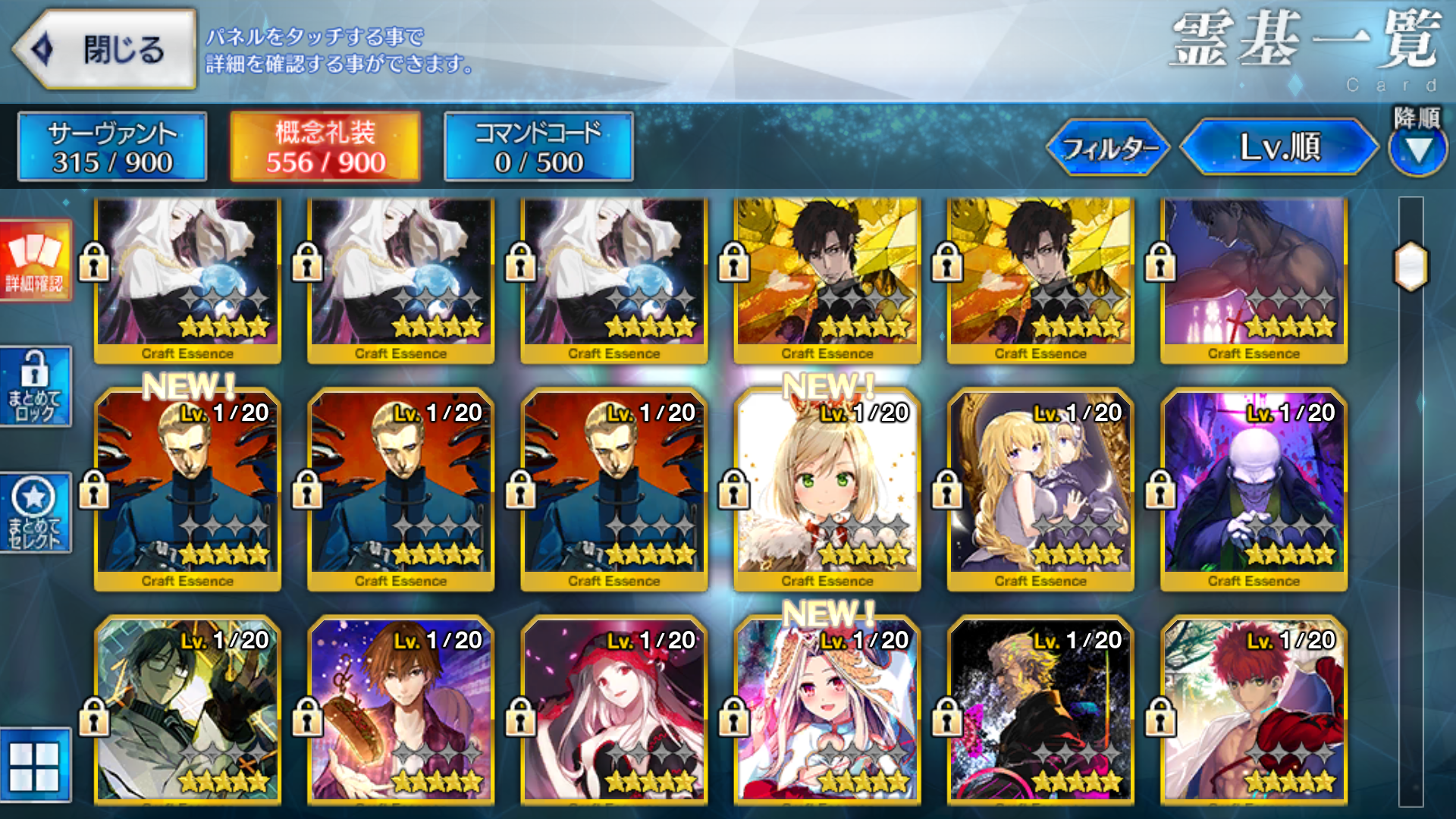
Task: Select the 概念礼装 tab
Action: 325,147
